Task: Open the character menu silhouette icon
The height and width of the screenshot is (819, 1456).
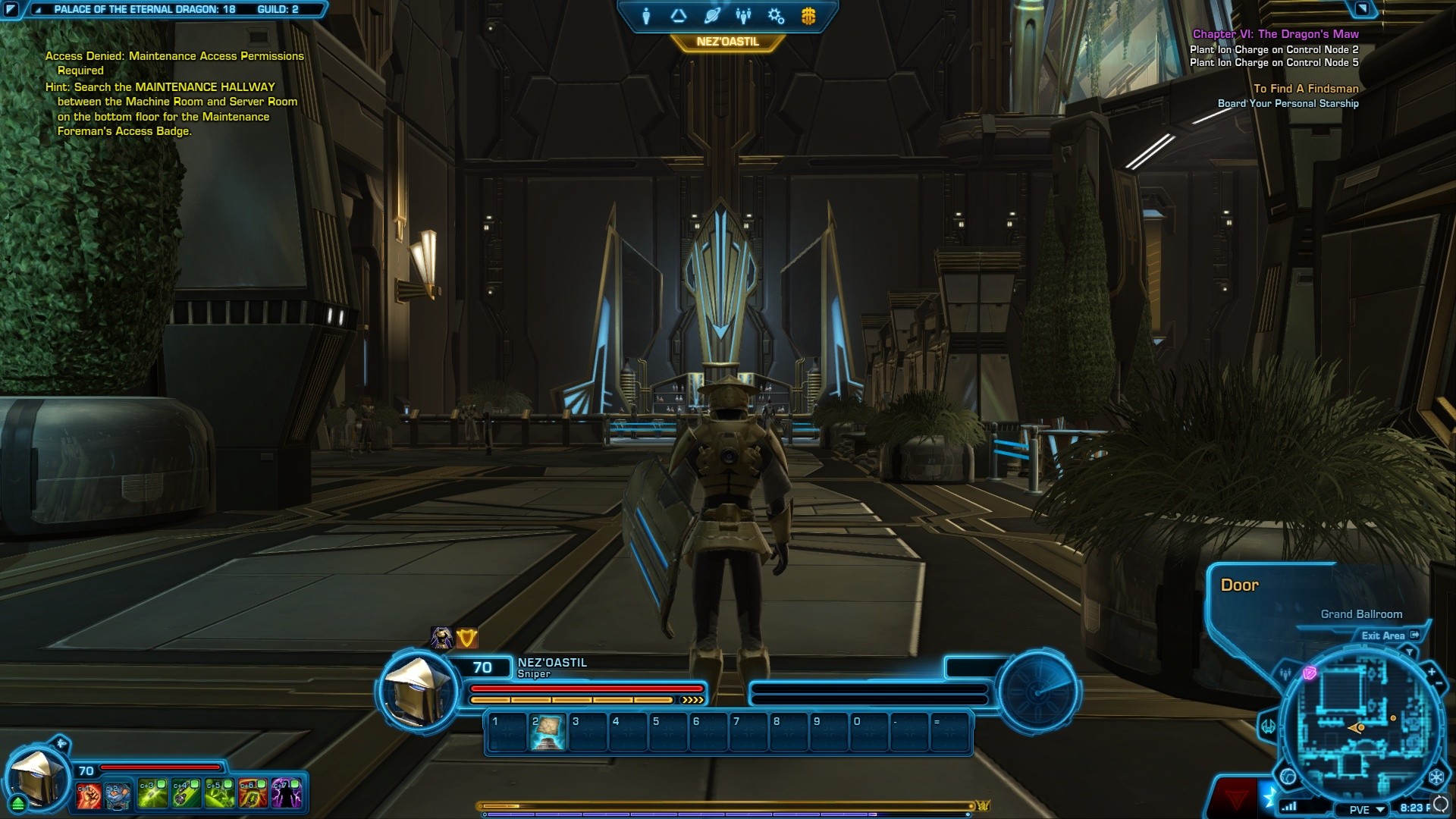Action: coord(646,16)
